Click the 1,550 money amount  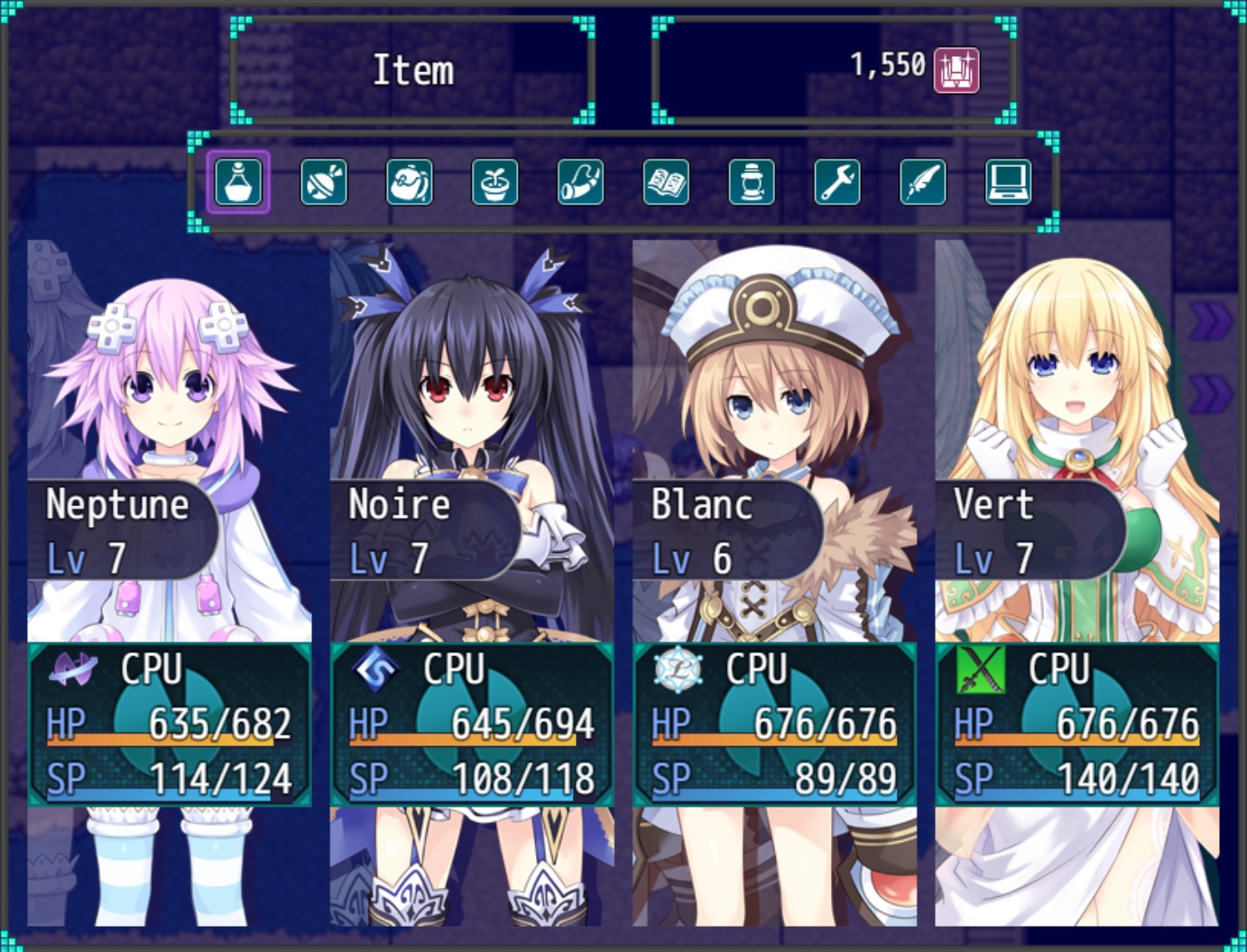click(x=889, y=64)
